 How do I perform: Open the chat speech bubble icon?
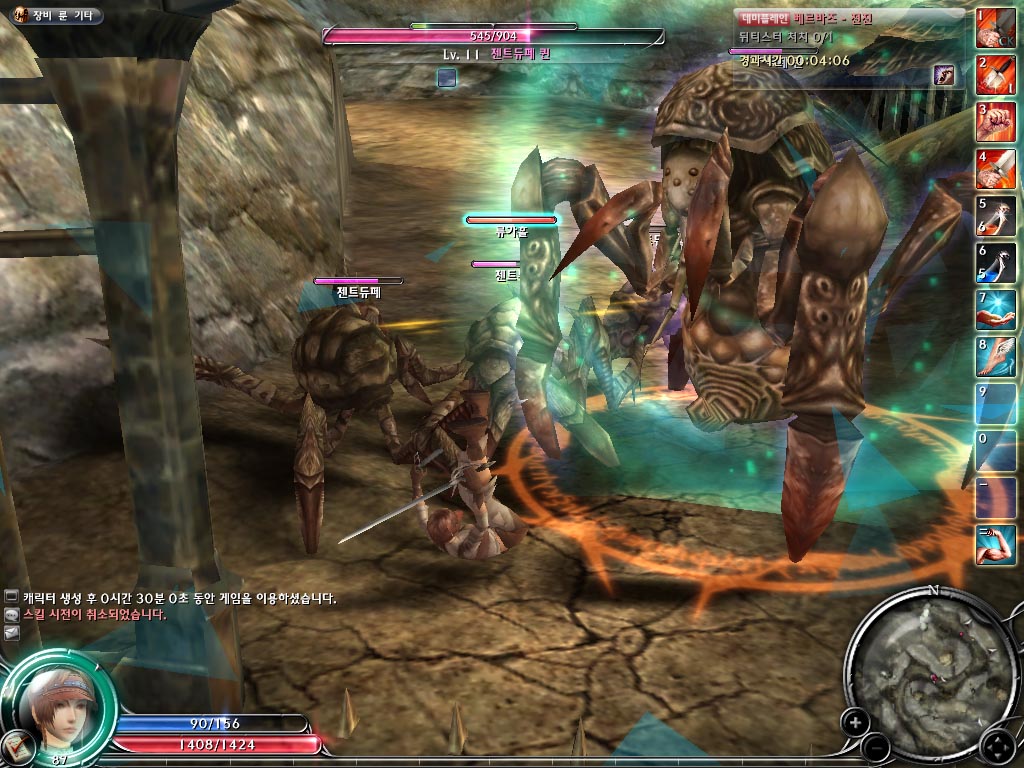click(11, 615)
